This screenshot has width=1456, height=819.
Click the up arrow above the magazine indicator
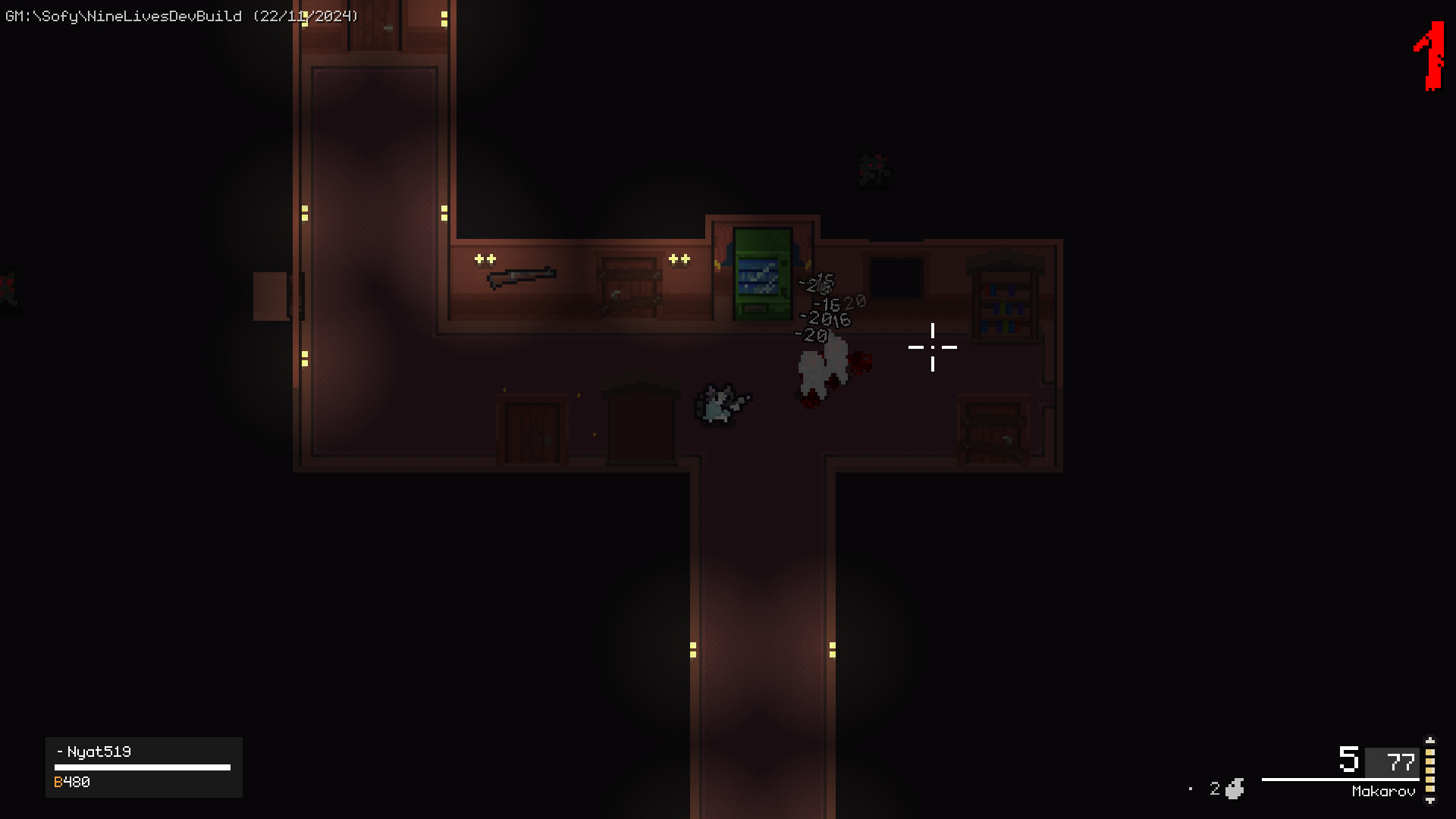pos(1430,741)
